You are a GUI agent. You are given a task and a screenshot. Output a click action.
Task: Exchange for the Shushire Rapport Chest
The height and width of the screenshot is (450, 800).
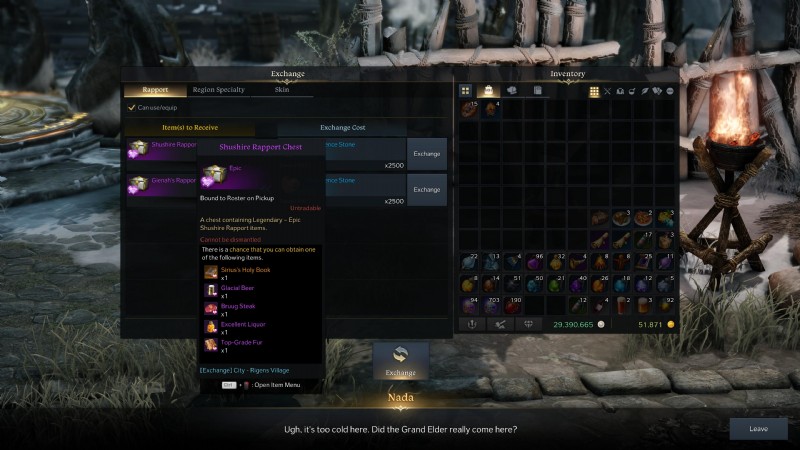(427, 154)
